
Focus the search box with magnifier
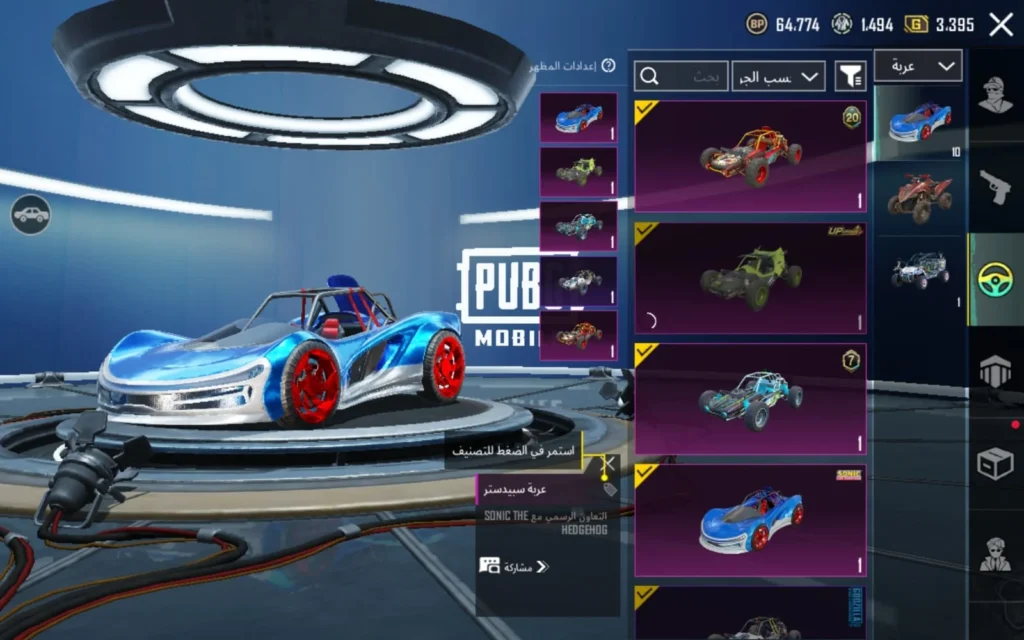pos(681,76)
